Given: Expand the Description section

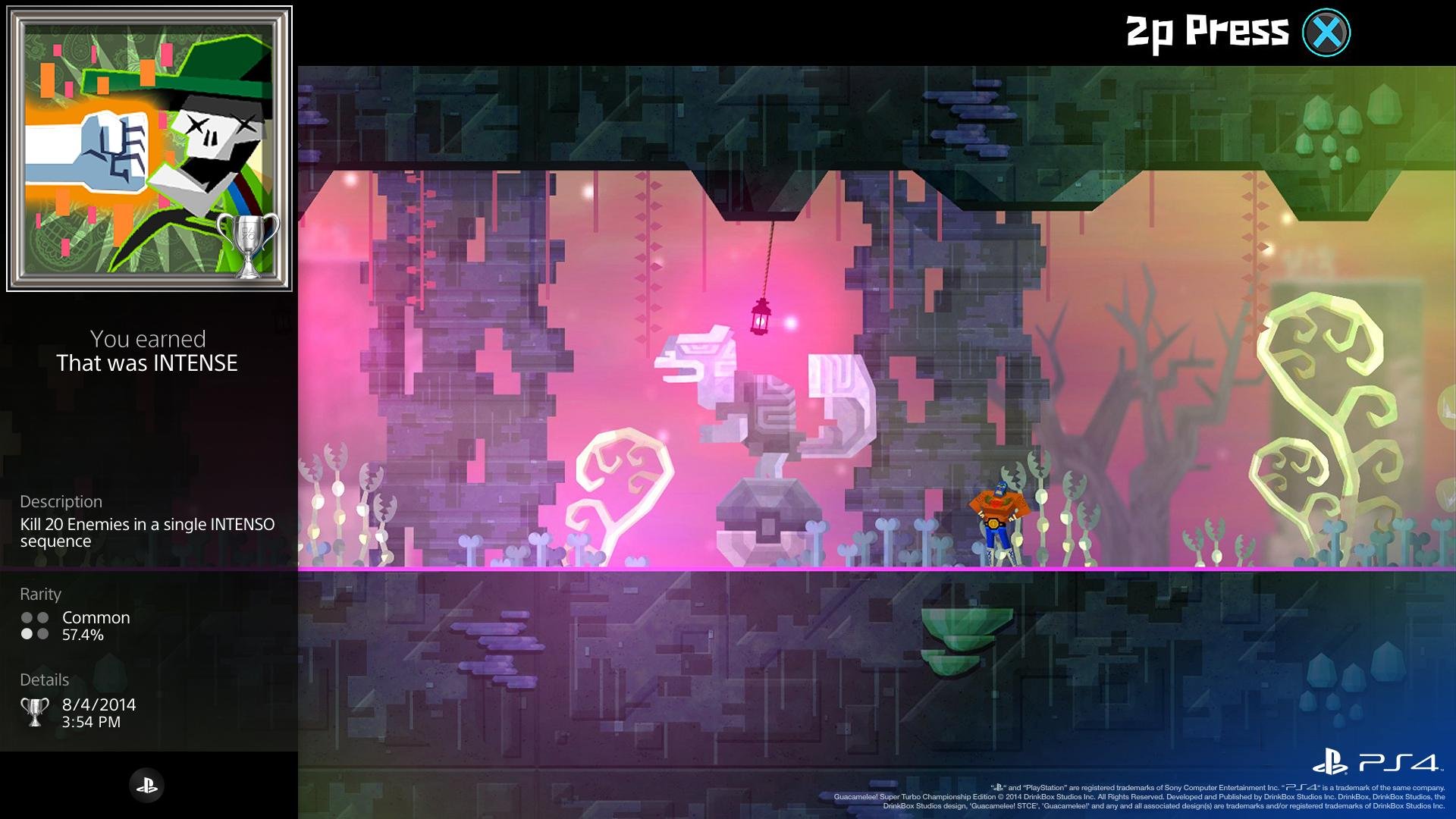Looking at the screenshot, I should (x=61, y=501).
